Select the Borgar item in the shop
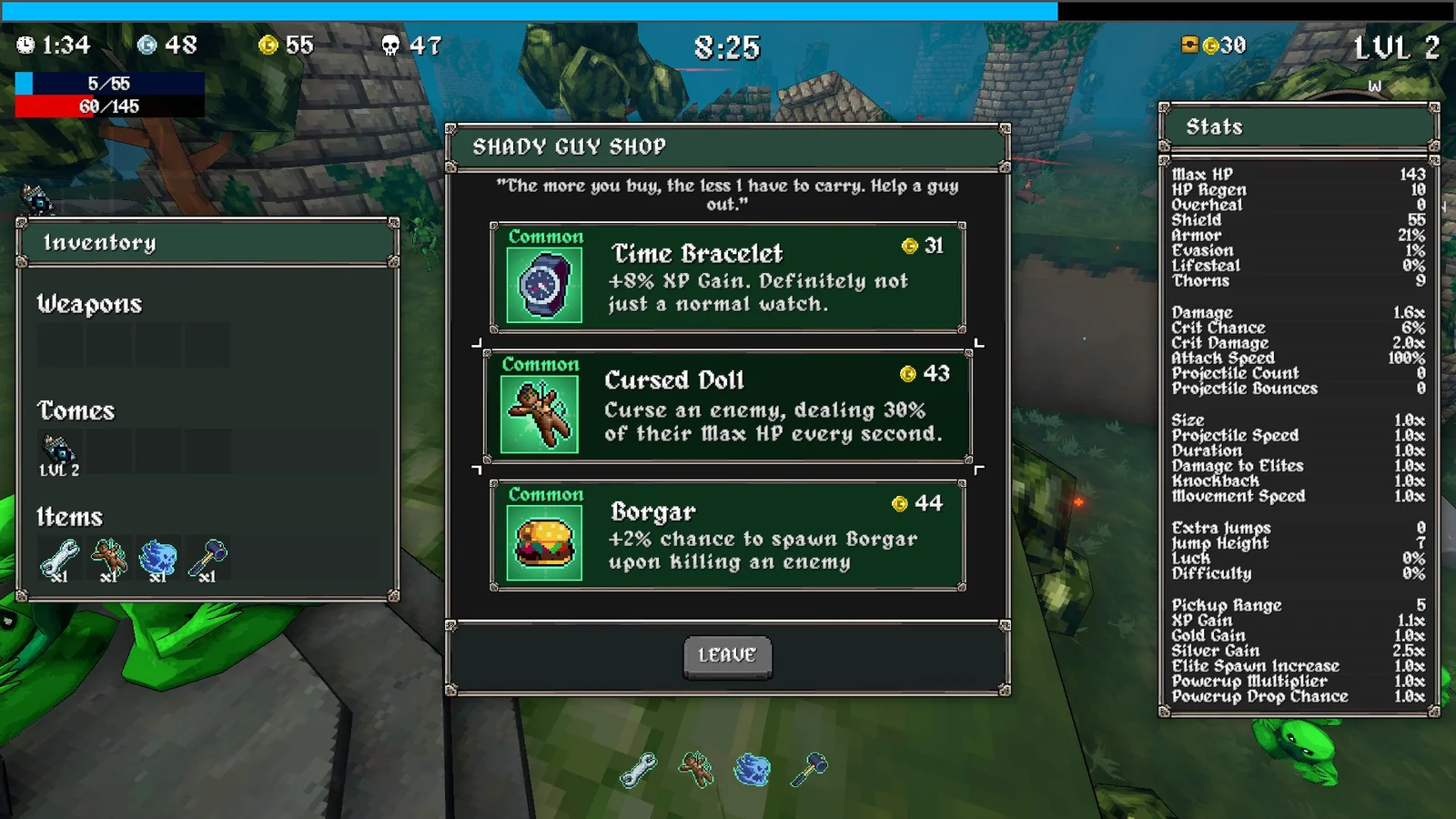 pyautogui.click(x=727, y=535)
